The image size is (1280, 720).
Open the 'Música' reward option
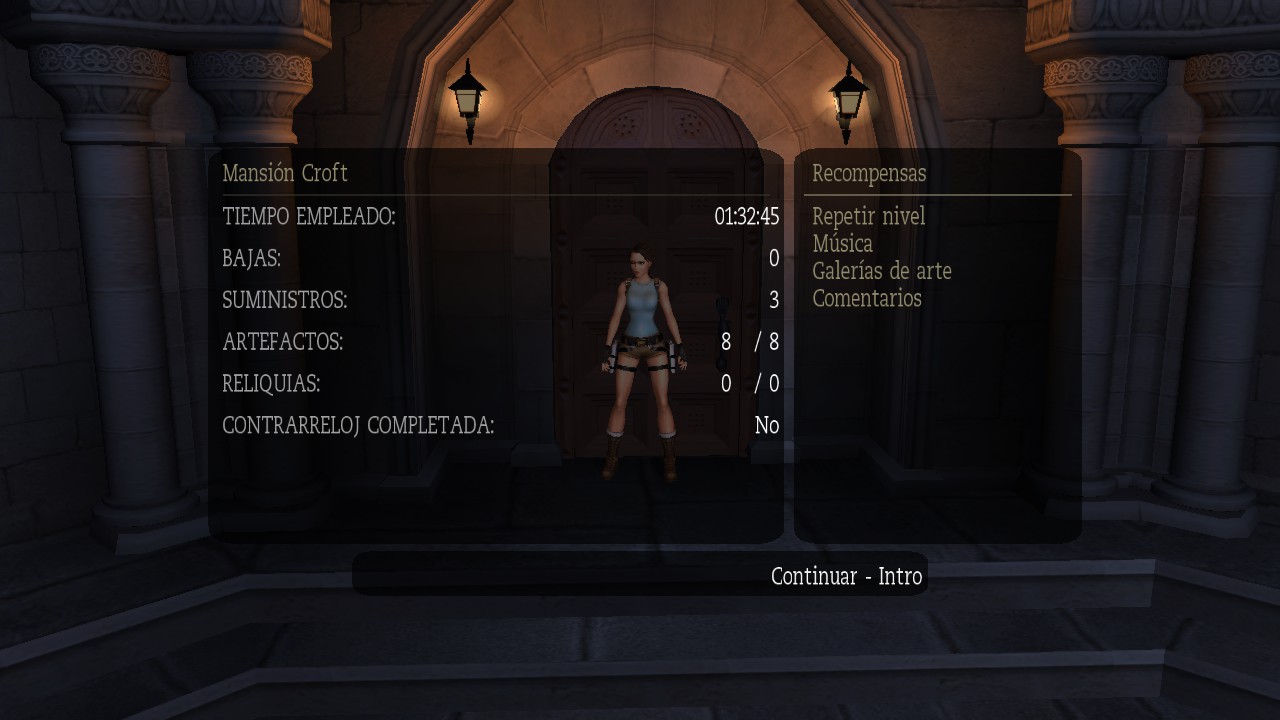click(843, 244)
